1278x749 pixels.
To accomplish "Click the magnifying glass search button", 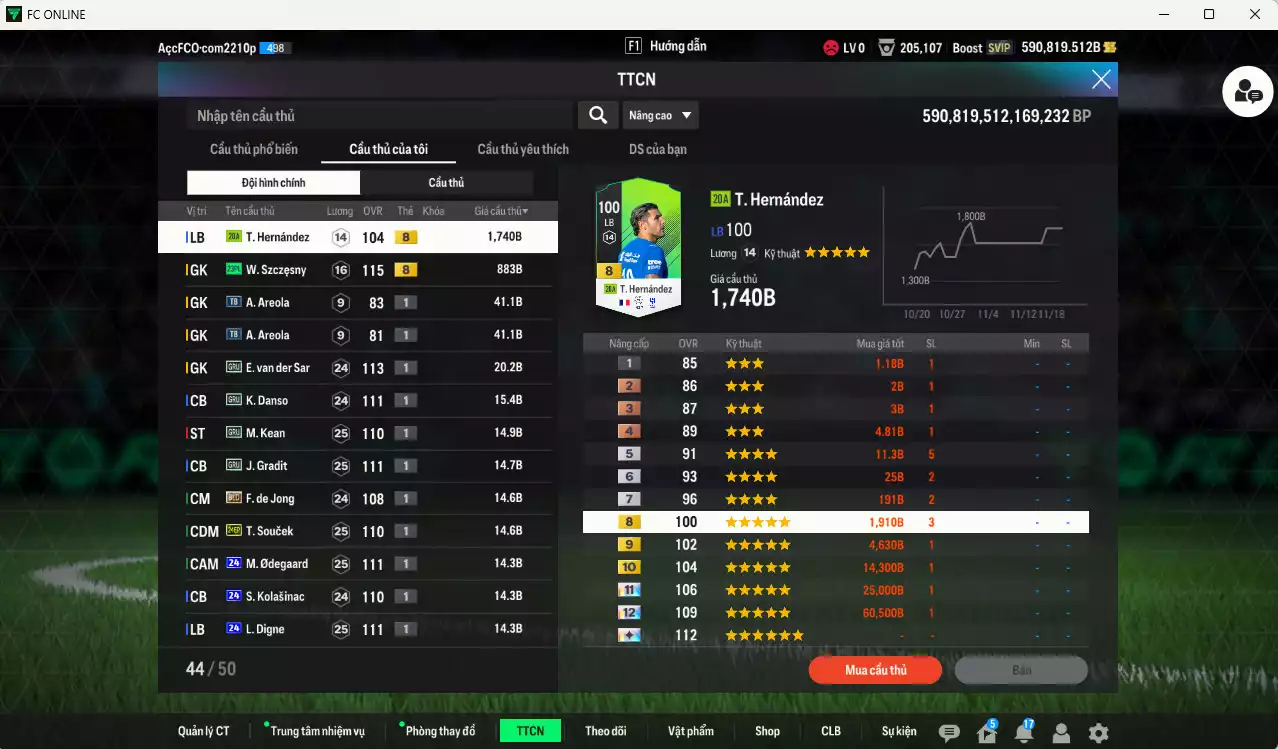I will click(597, 116).
